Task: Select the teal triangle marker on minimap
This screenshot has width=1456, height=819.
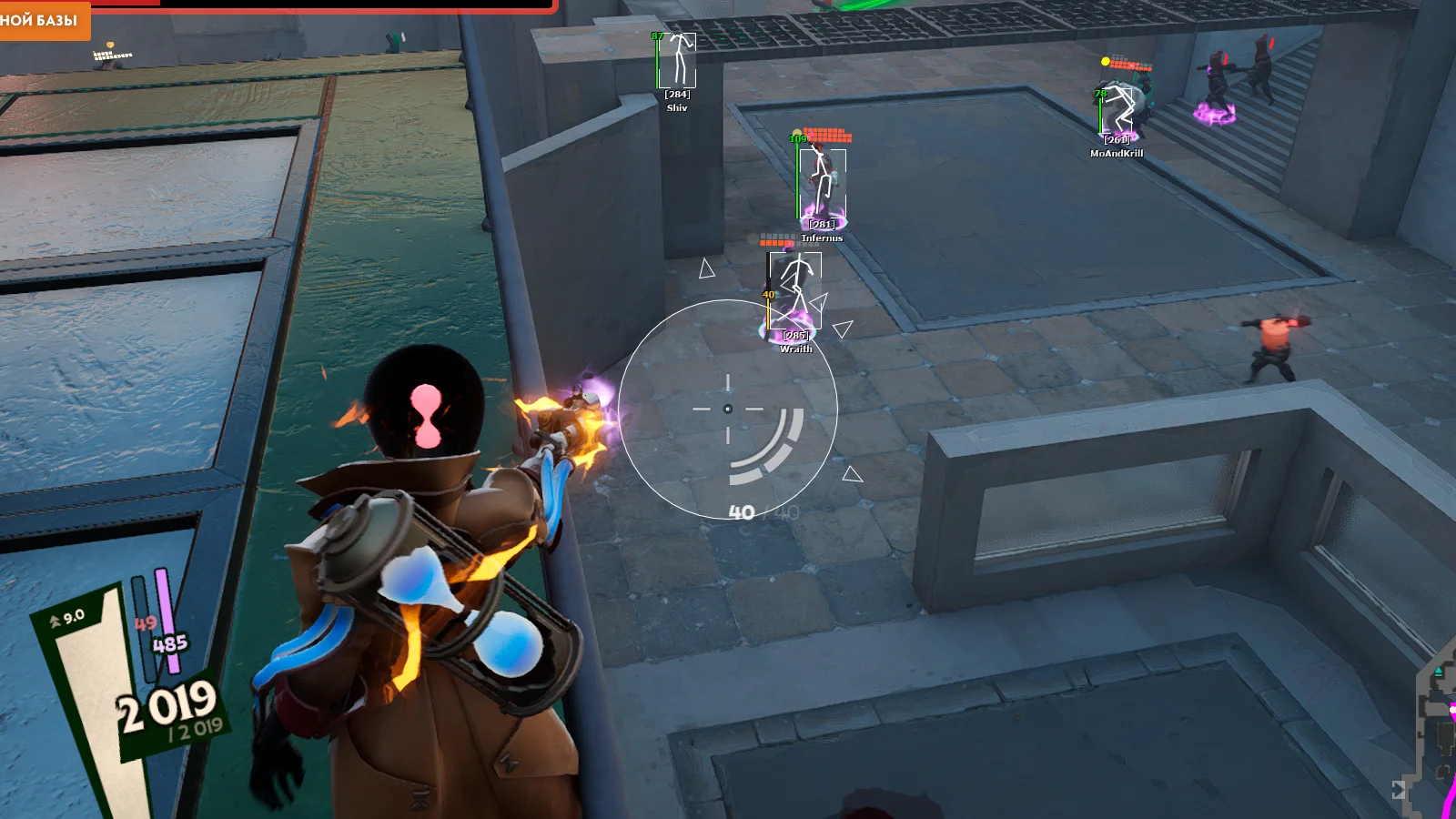Action: click(1438, 672)
